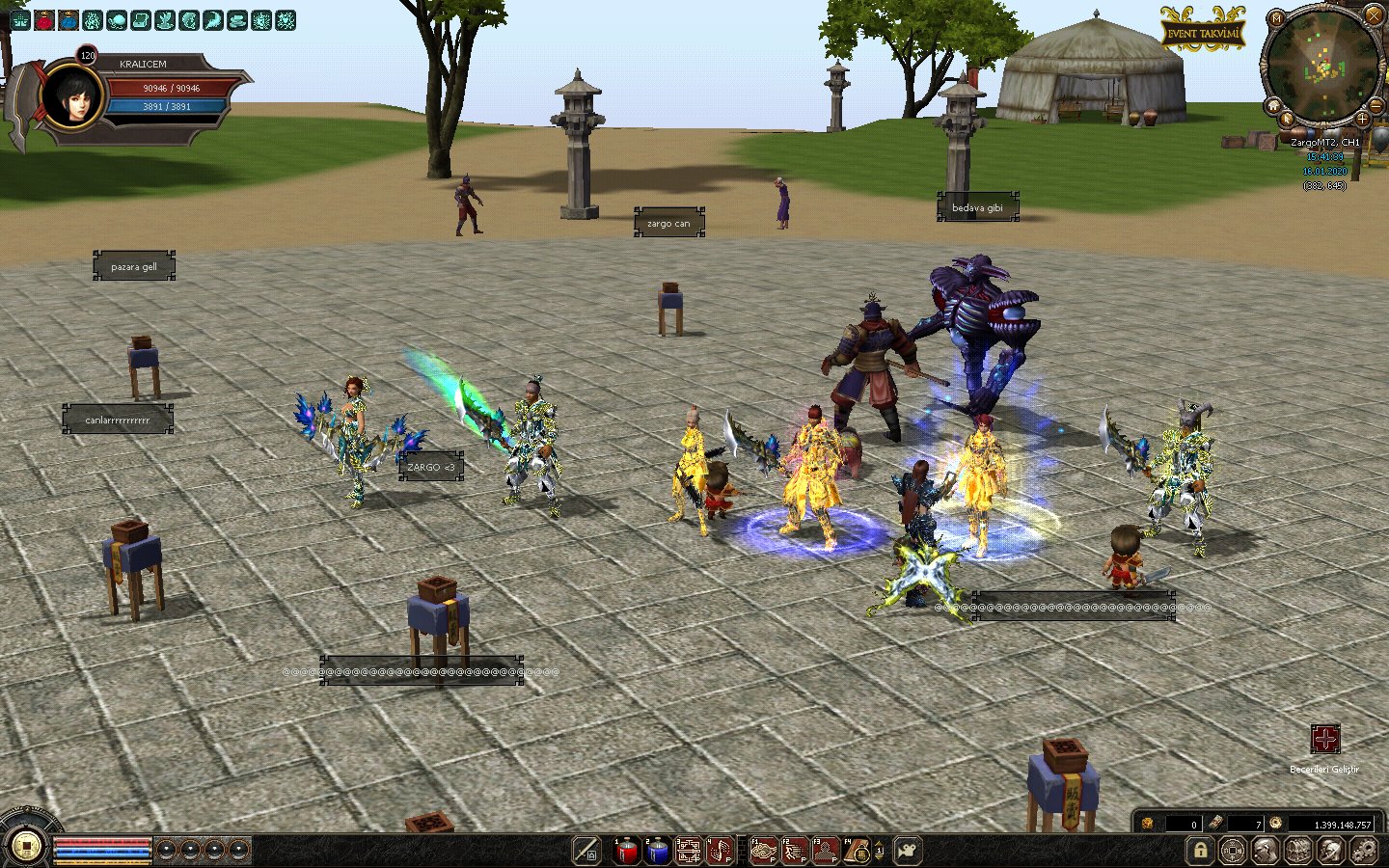1389x868 pixels.
Task: Open the gear settings button
Action: [1364, 851]
